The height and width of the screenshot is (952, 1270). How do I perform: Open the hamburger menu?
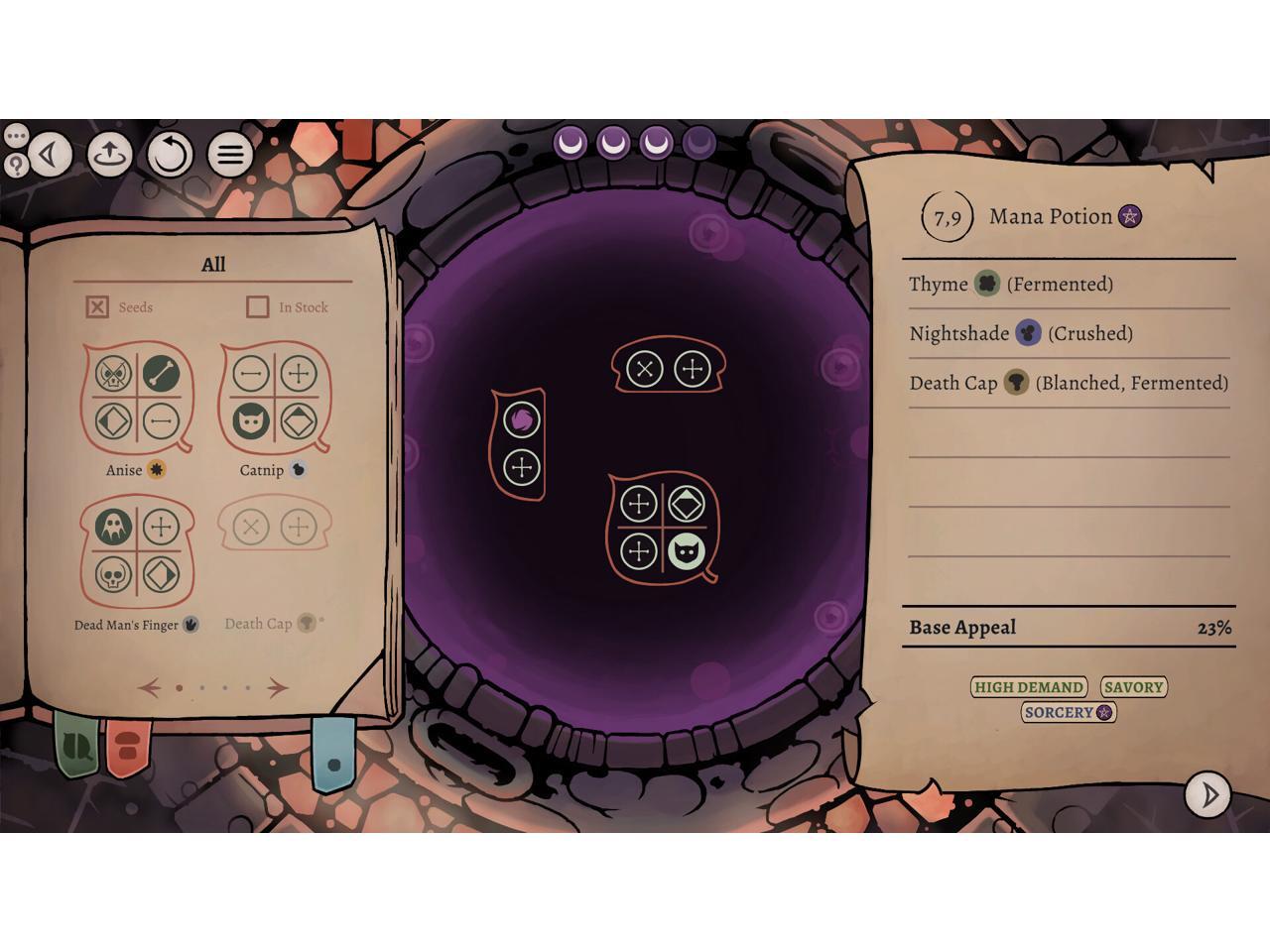pyautogui.click(x=230, y=155)
